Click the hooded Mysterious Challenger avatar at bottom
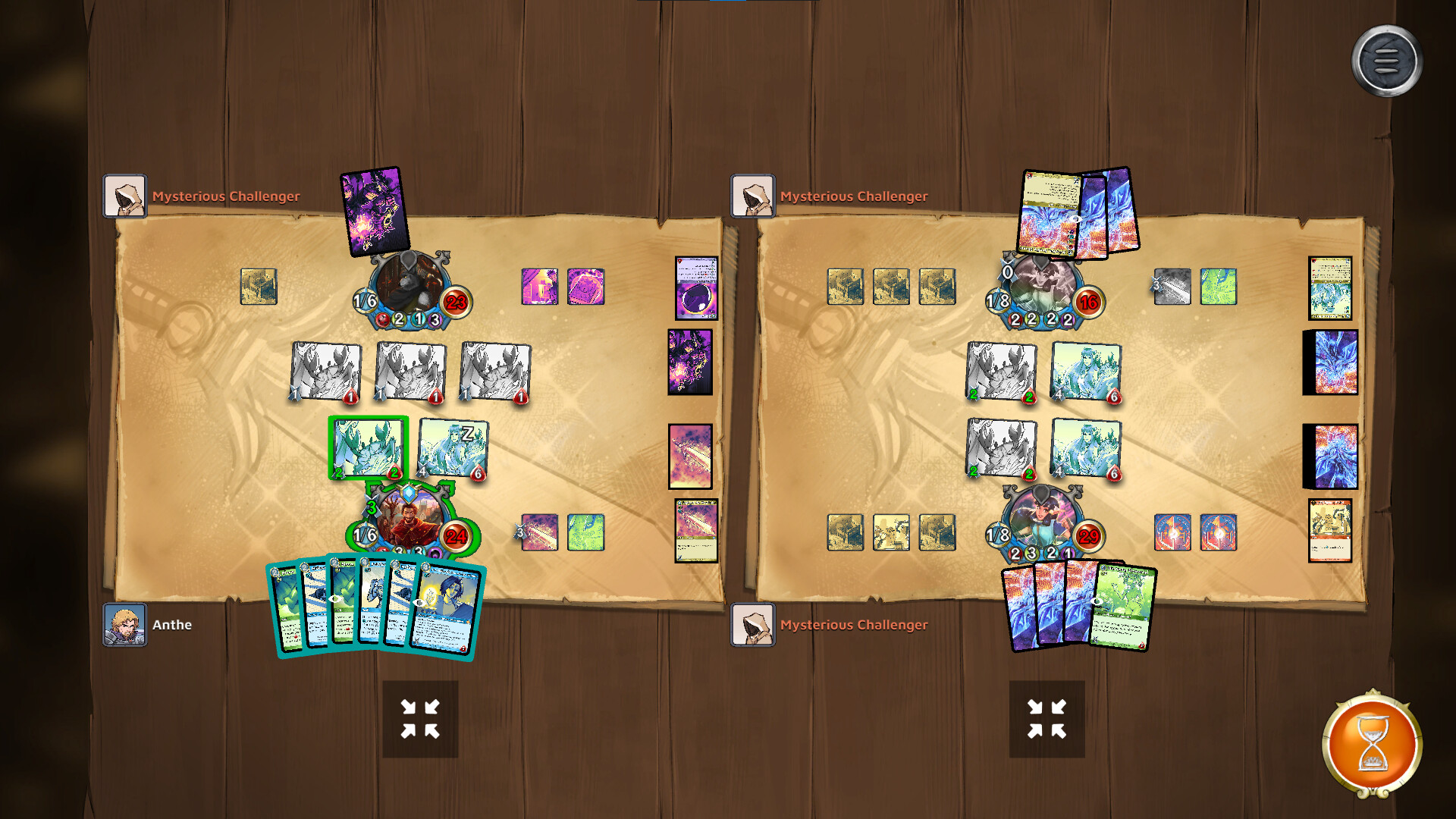The height and width of the screenshot is (819, 1456). coord(753,624)
